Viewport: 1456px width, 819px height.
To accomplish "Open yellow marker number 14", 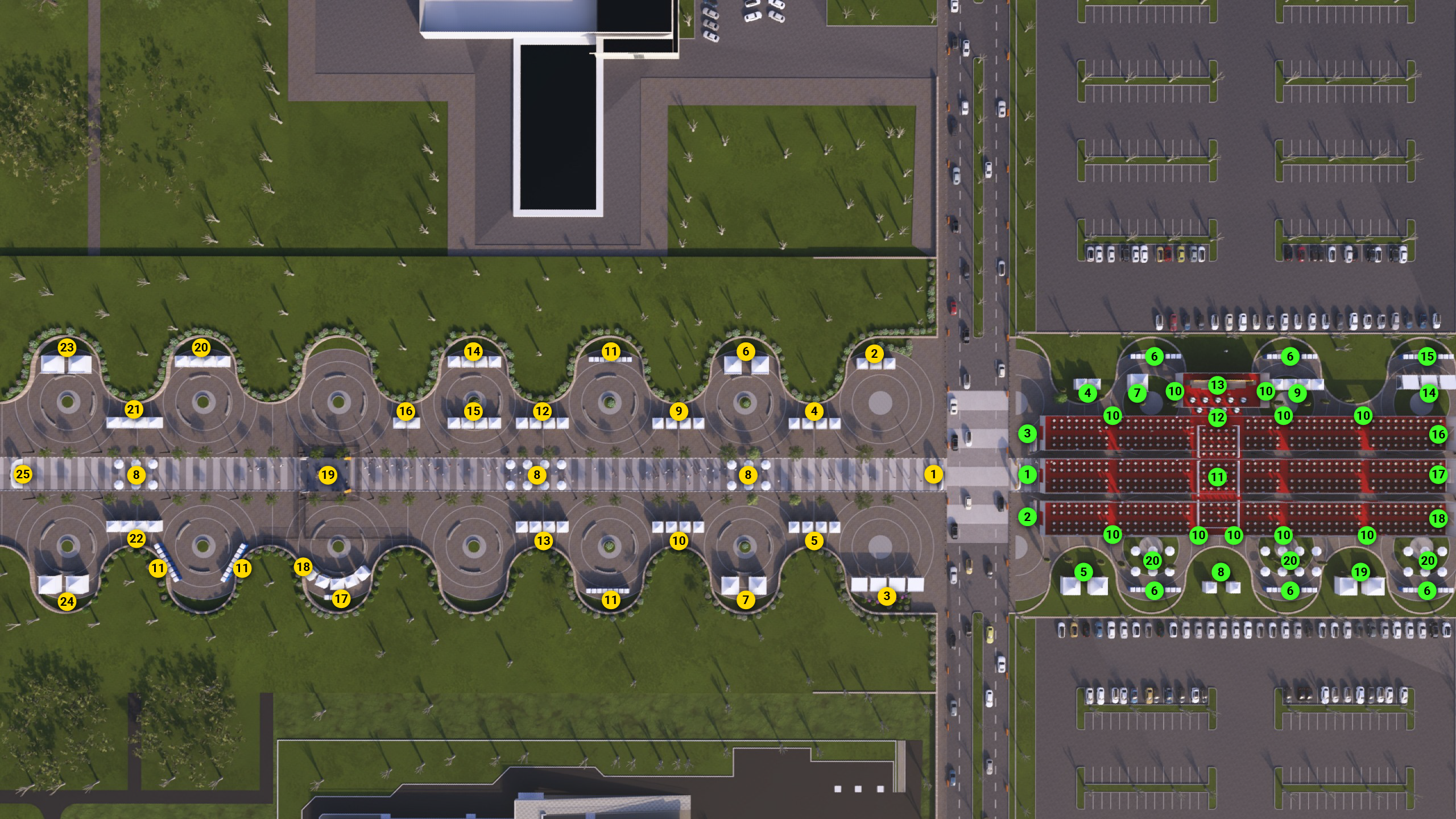I will (473, 351).
